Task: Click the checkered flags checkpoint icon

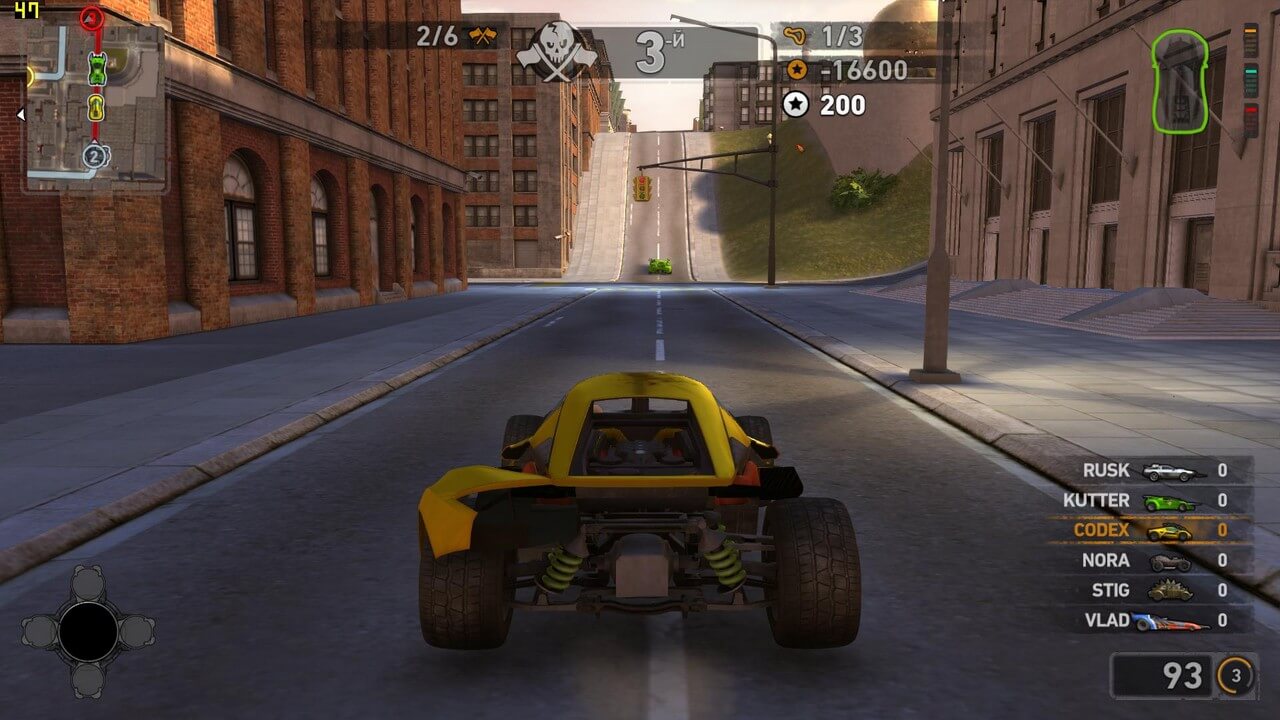Action: 482,38
